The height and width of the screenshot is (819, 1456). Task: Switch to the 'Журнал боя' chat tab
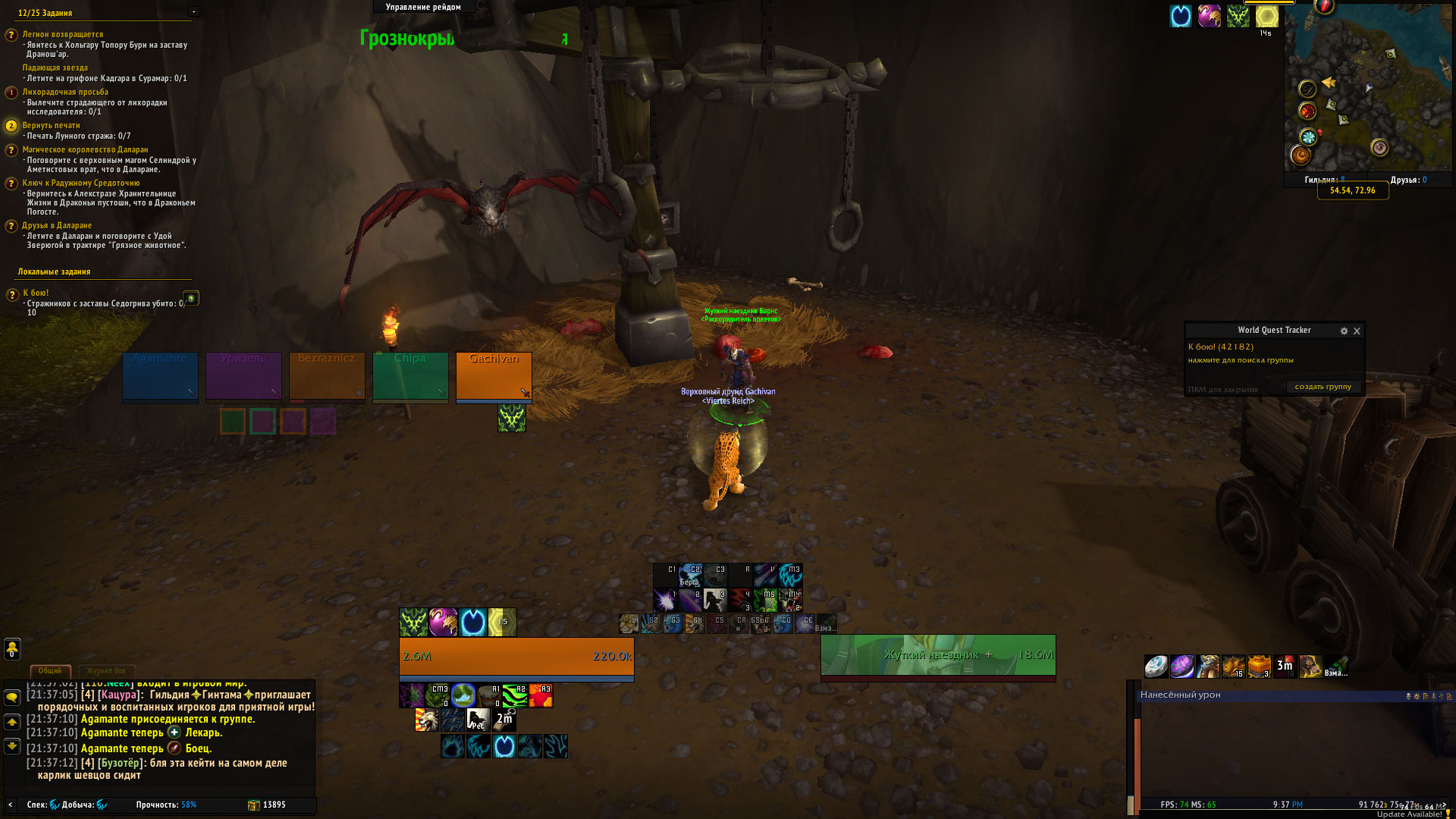[106, 670]
